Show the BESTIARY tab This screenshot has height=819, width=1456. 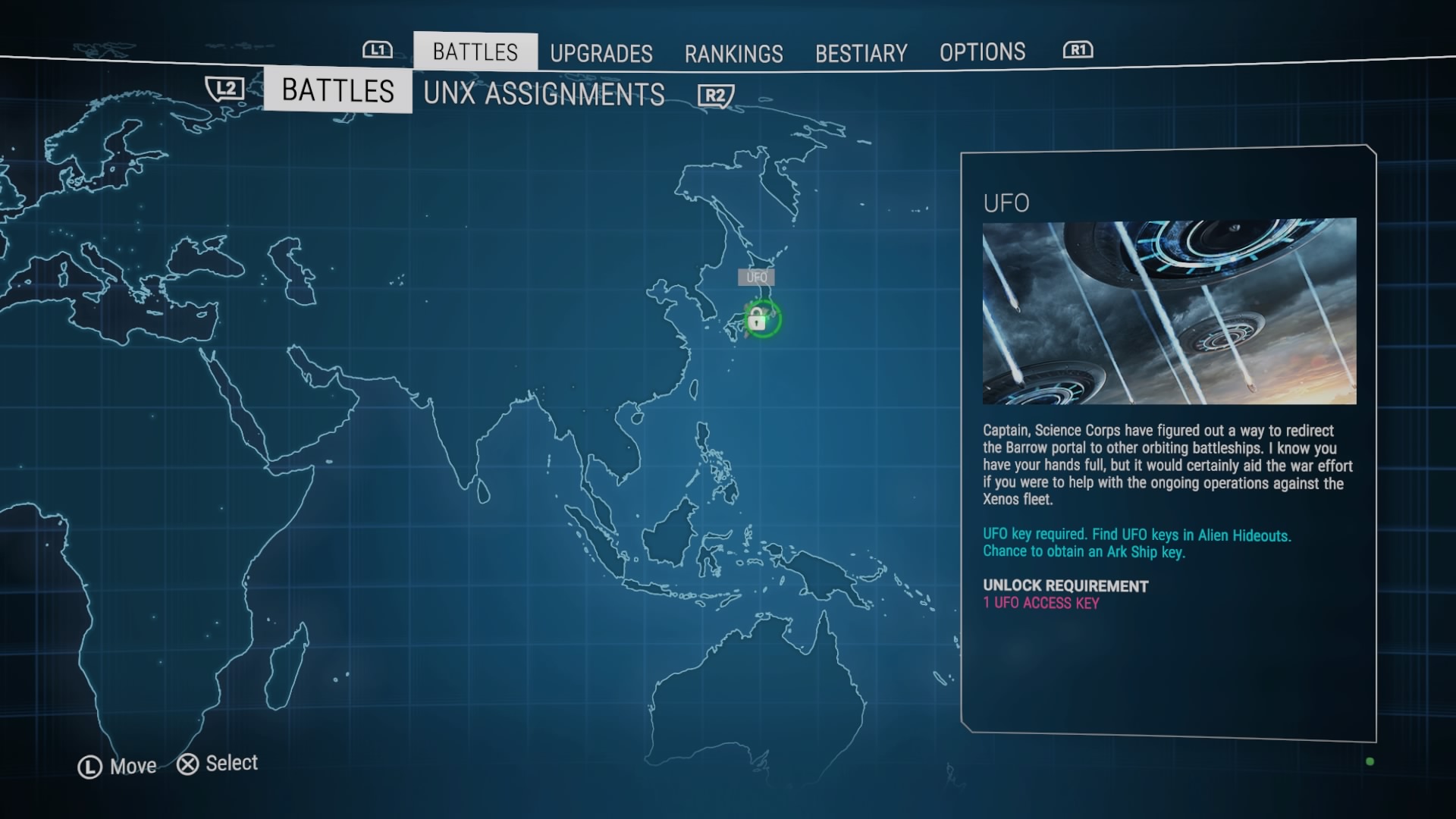coord(861,53)
